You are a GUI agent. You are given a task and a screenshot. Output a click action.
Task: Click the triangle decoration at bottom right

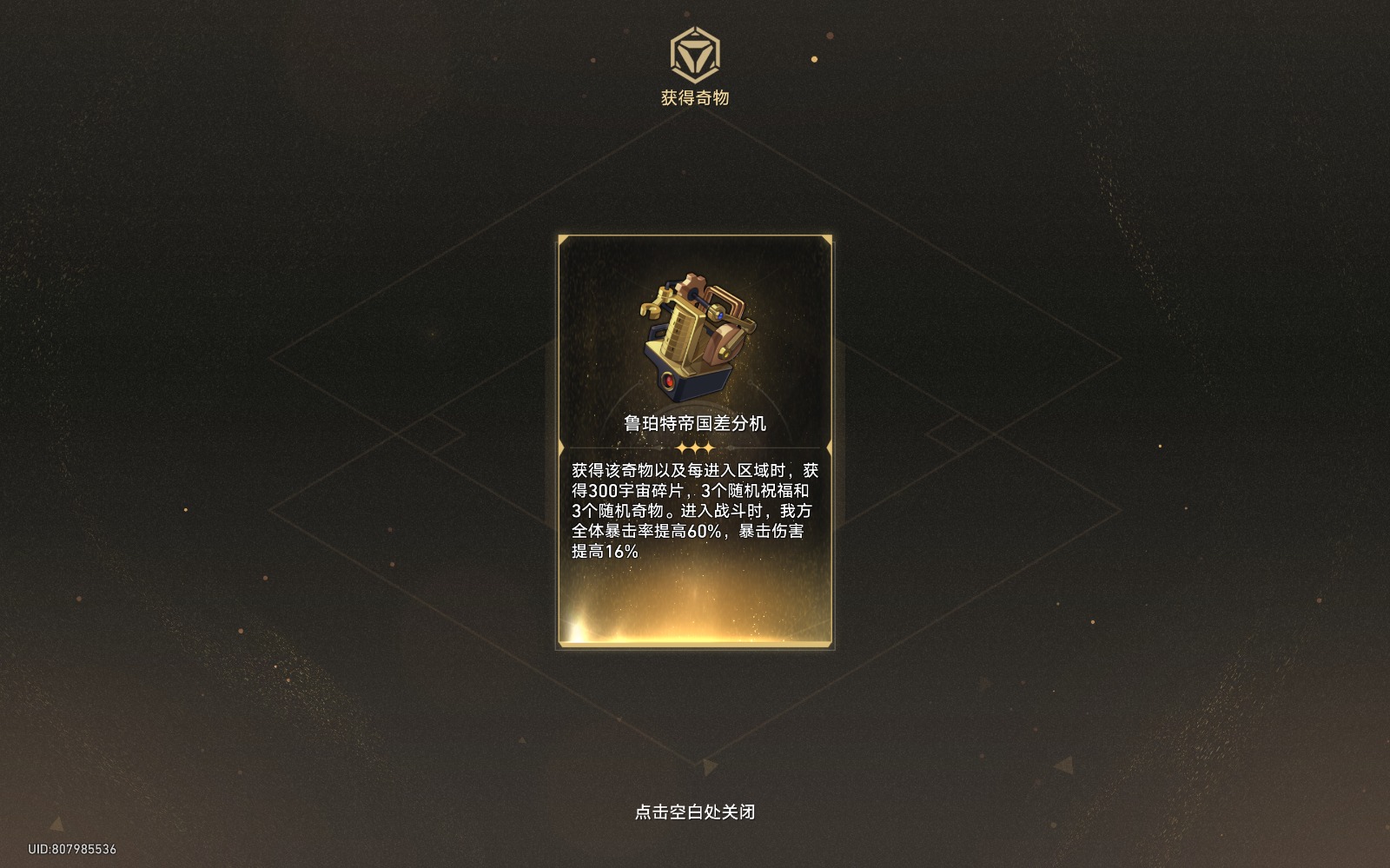[x=1064, y=765]
